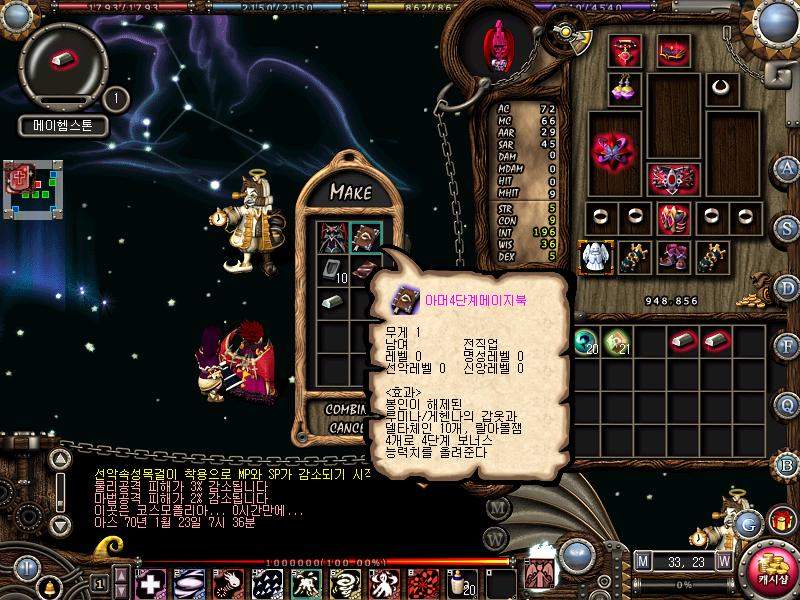Click the Combine button in the Make panel
The width and height of the screenshot is (800, 600).
(x=350, y=409)
